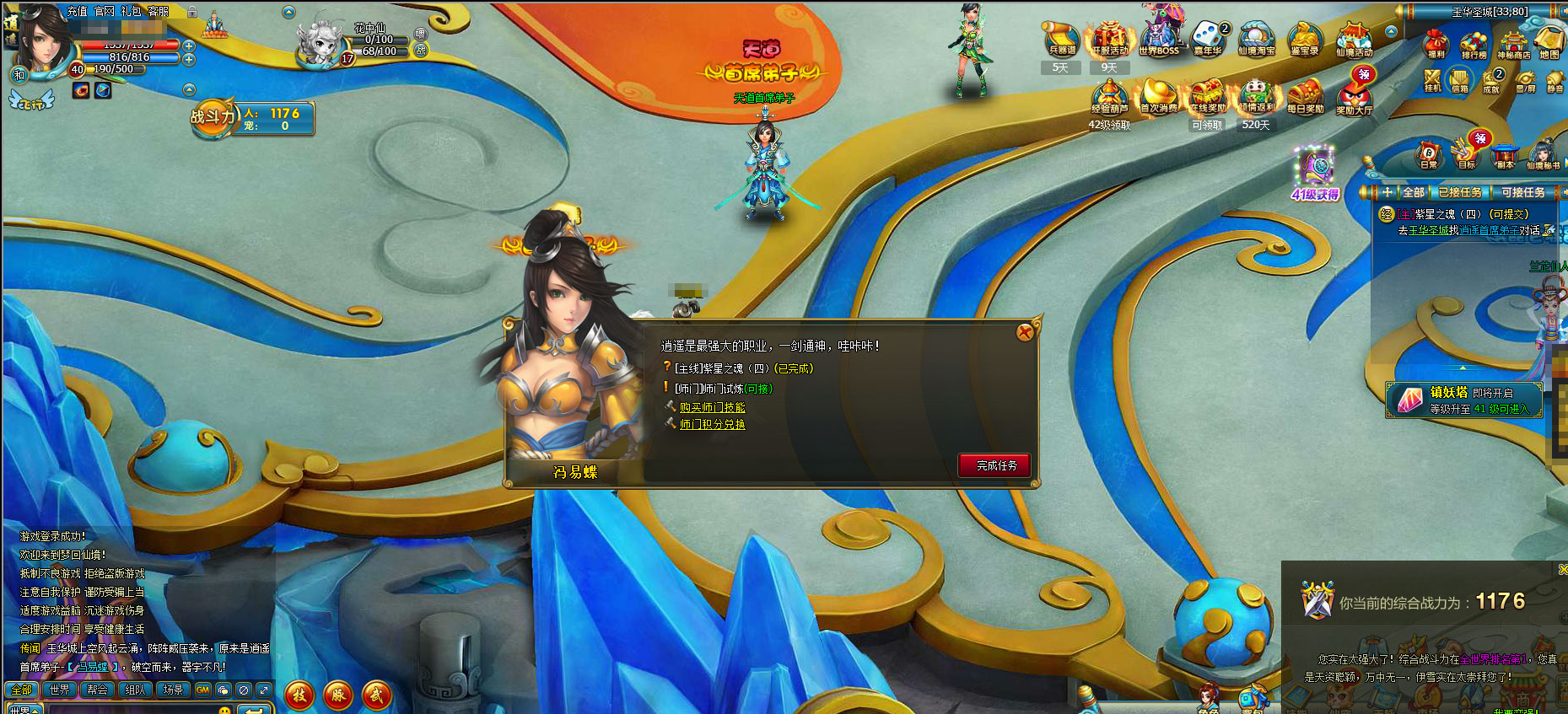This screenshot has height=714, width=1568.
Task: Open the 奖励大厅 red bird icon
Action: [1354, 98]
